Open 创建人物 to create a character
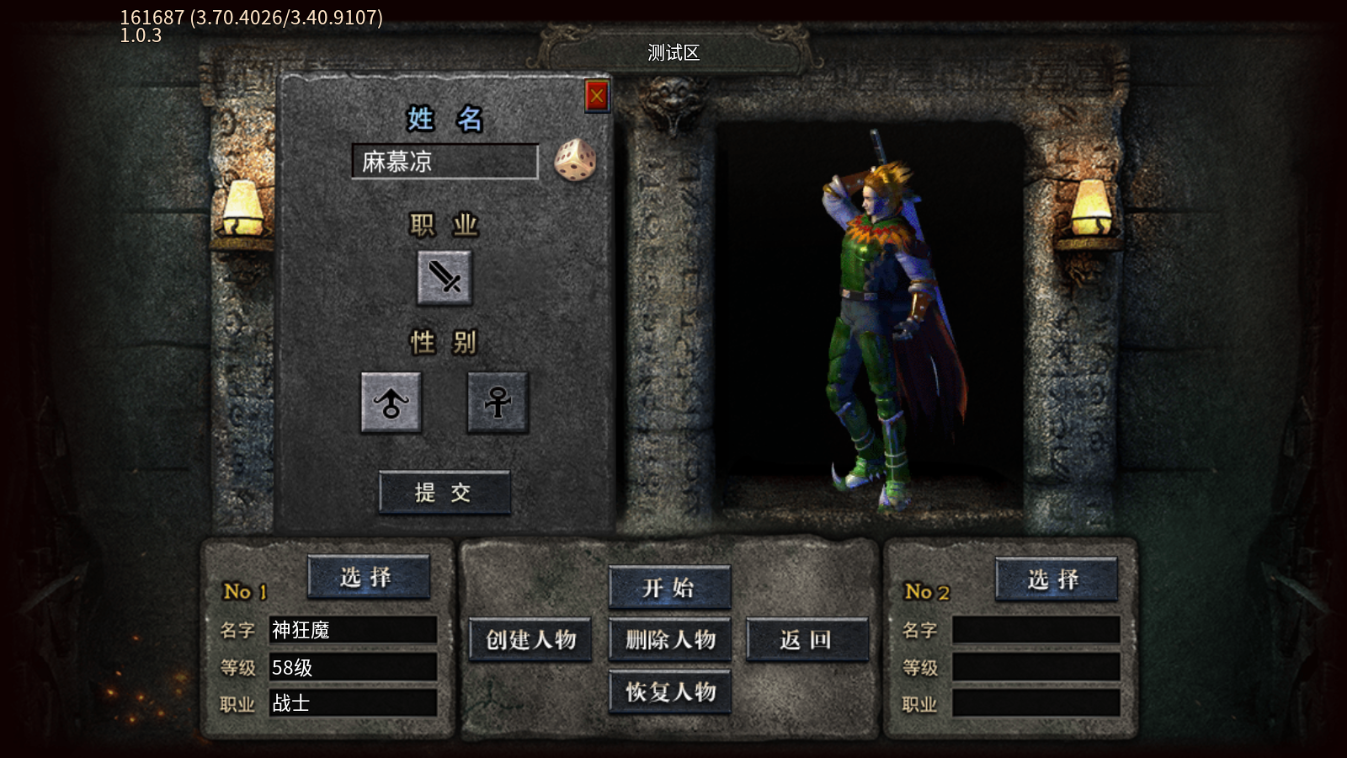Image resolution: width=1347 pixels, height=758 pixels. click(x=530, y=640)
